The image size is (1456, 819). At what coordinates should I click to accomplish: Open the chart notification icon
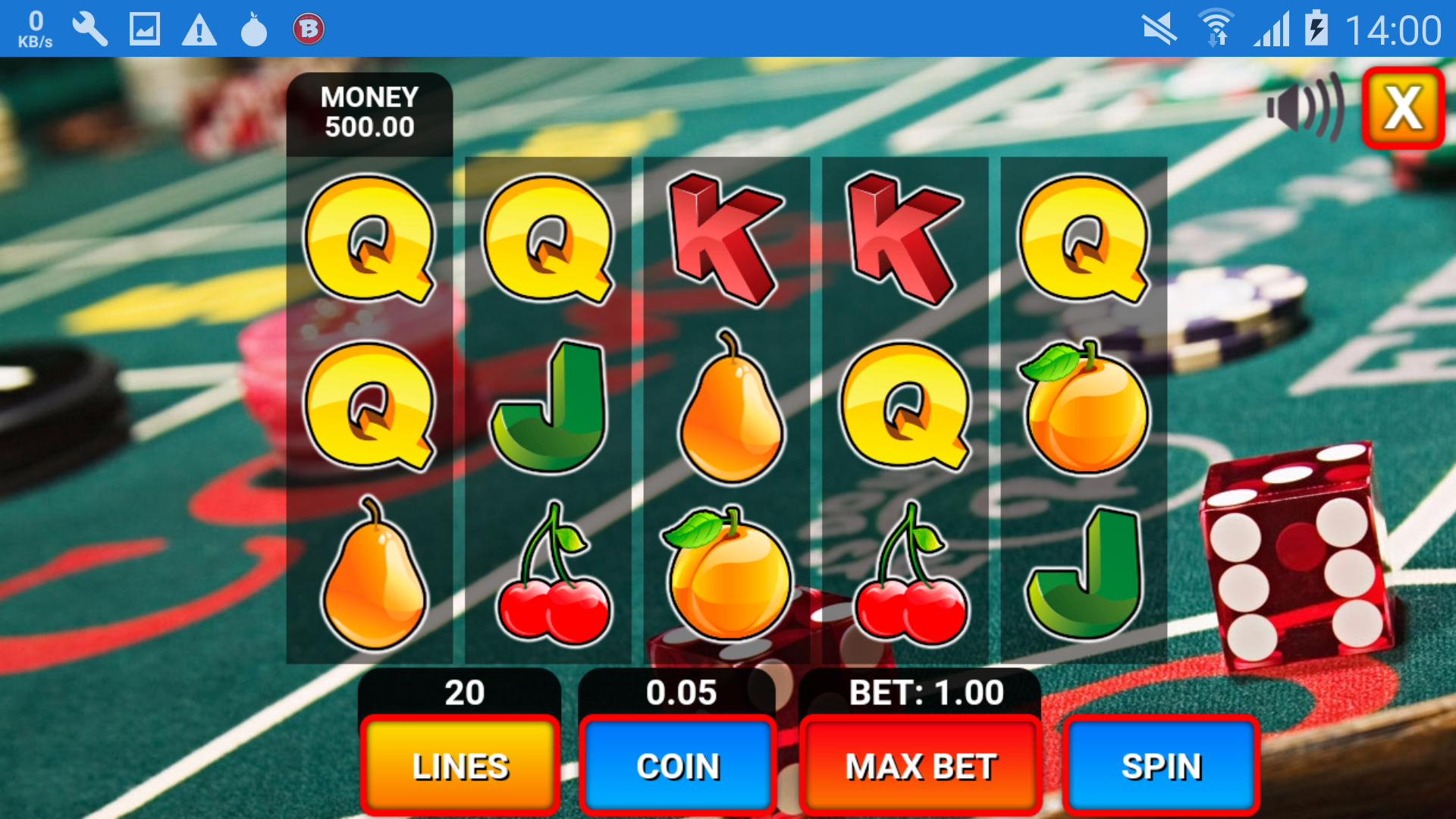[x=144, y=29]
